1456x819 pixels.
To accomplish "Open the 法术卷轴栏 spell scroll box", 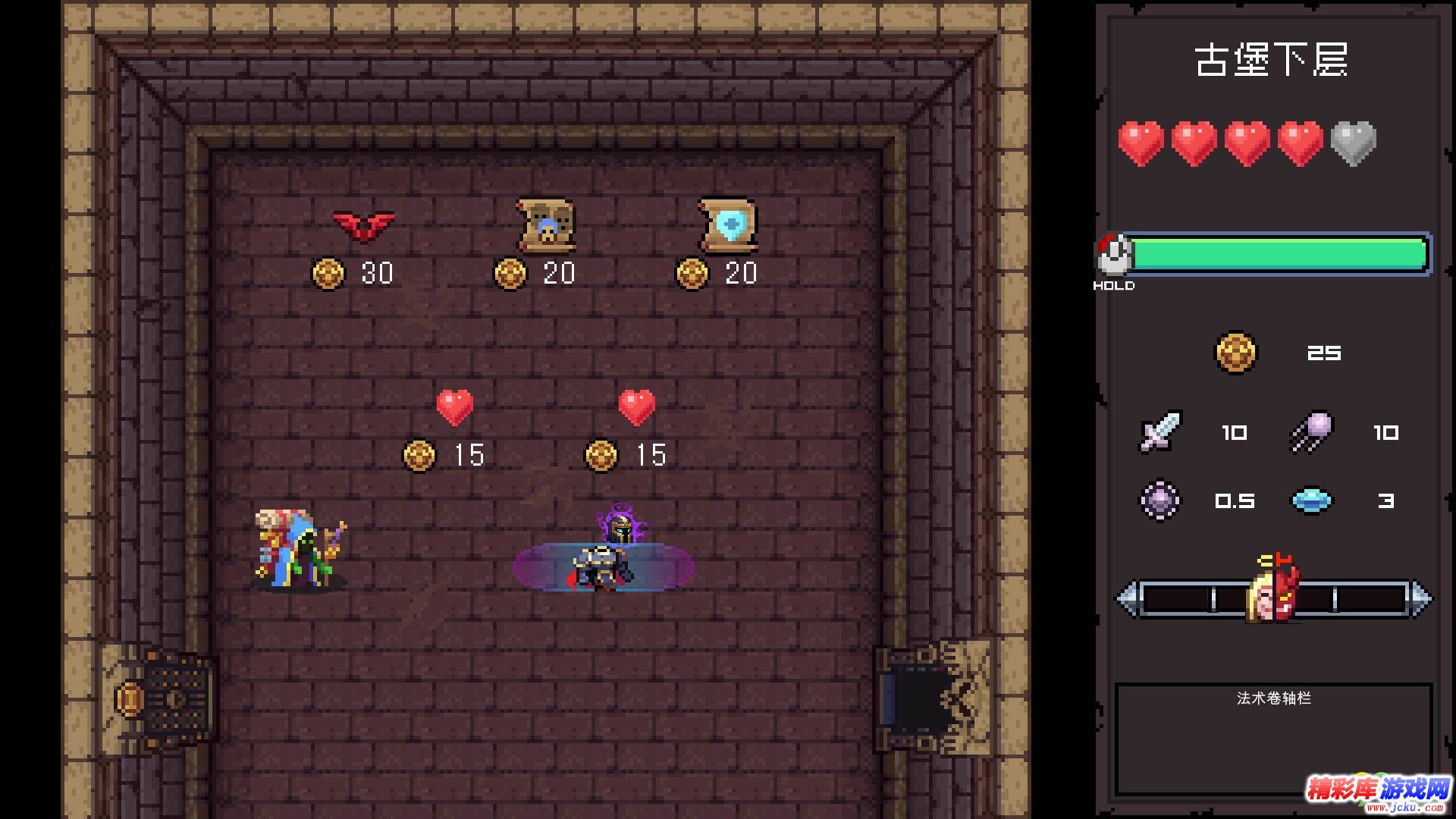I will tap(1273, 739).
